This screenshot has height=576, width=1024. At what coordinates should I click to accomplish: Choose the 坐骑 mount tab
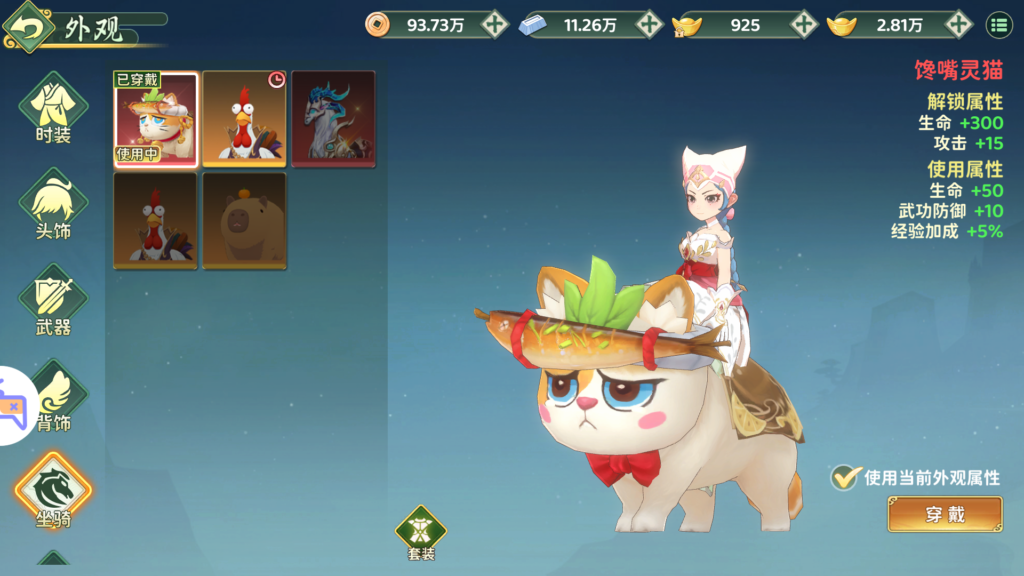click(x=53, y=491)
